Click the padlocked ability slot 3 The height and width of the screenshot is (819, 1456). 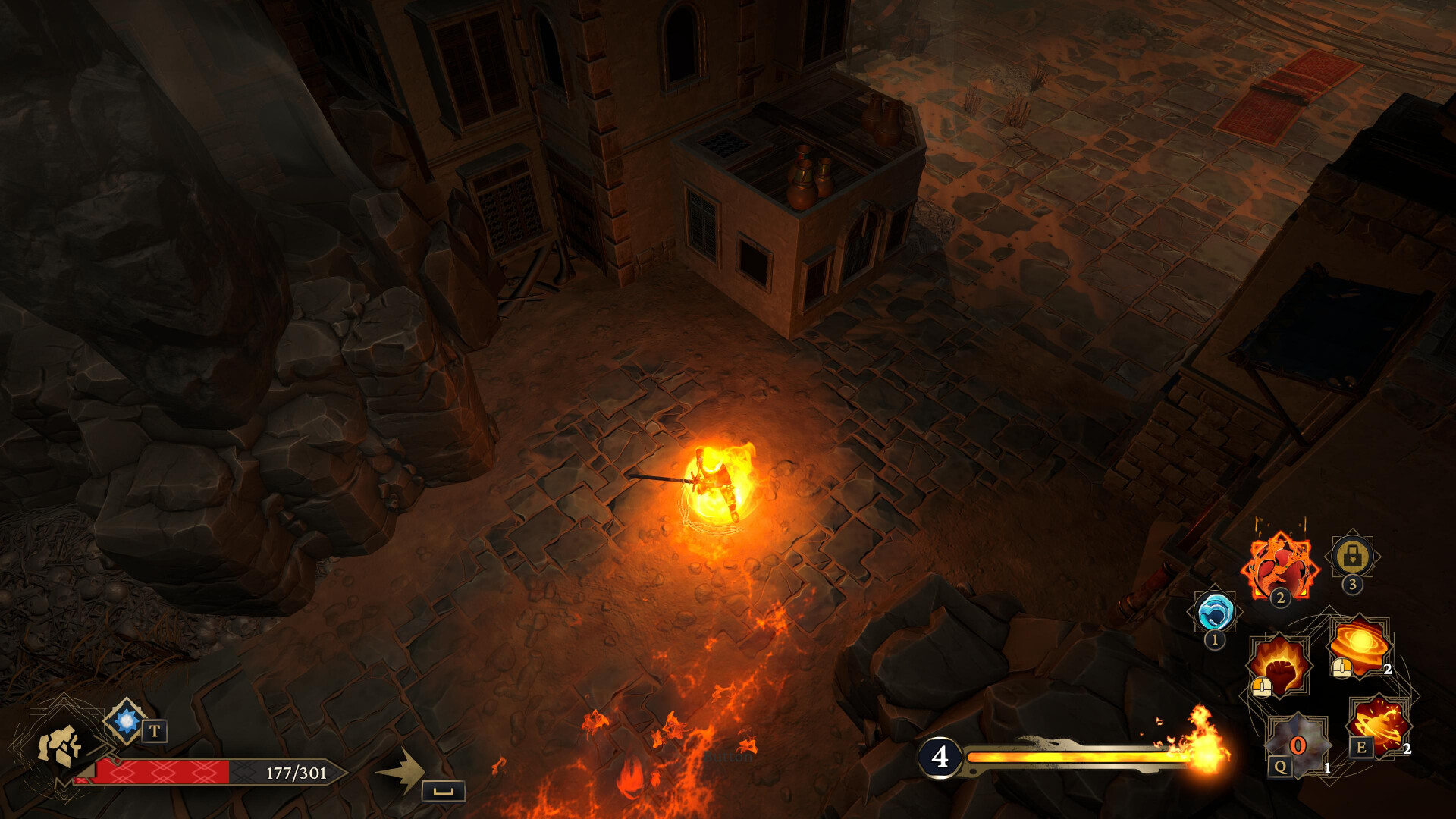click(x=1351, y=557)
